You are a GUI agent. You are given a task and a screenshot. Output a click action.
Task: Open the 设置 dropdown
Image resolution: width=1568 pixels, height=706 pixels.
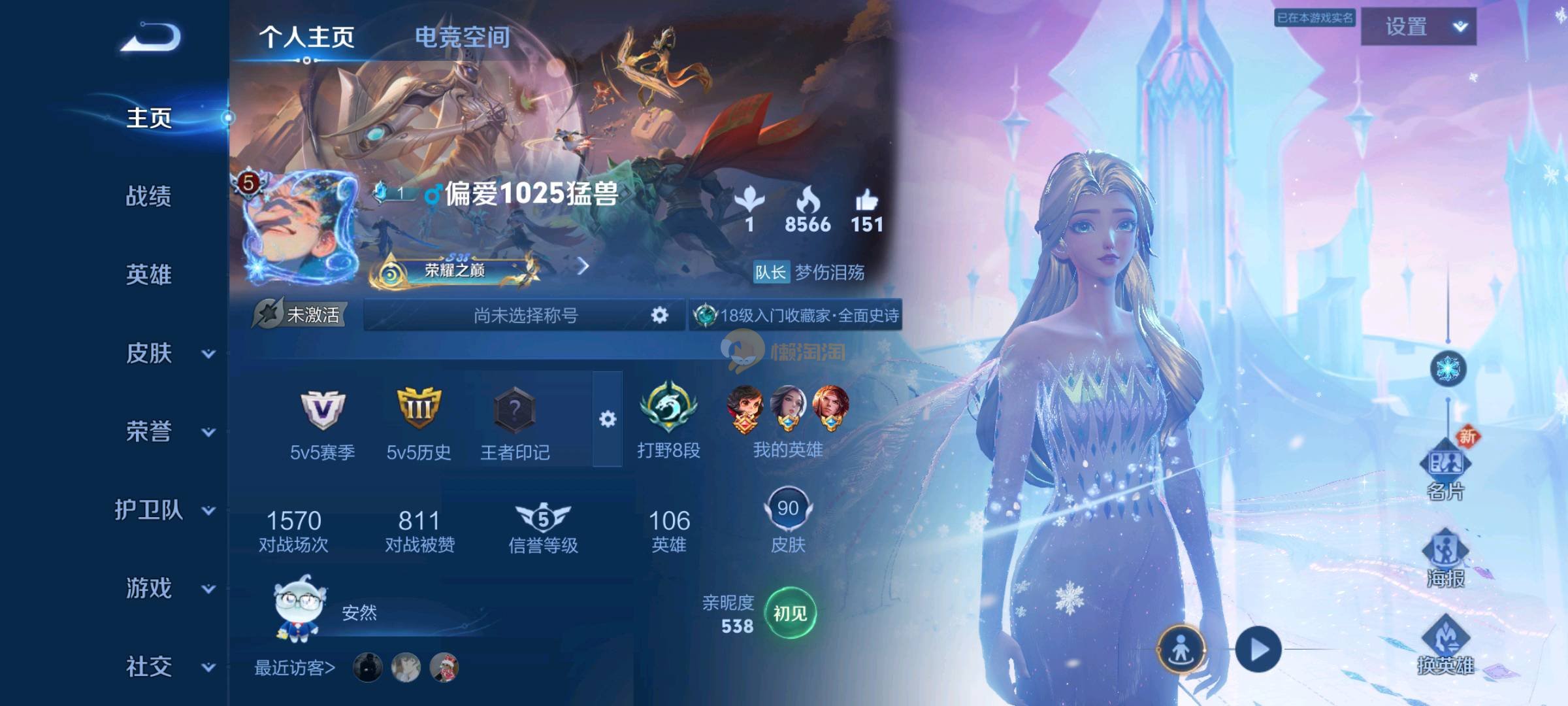(1418, 27)
